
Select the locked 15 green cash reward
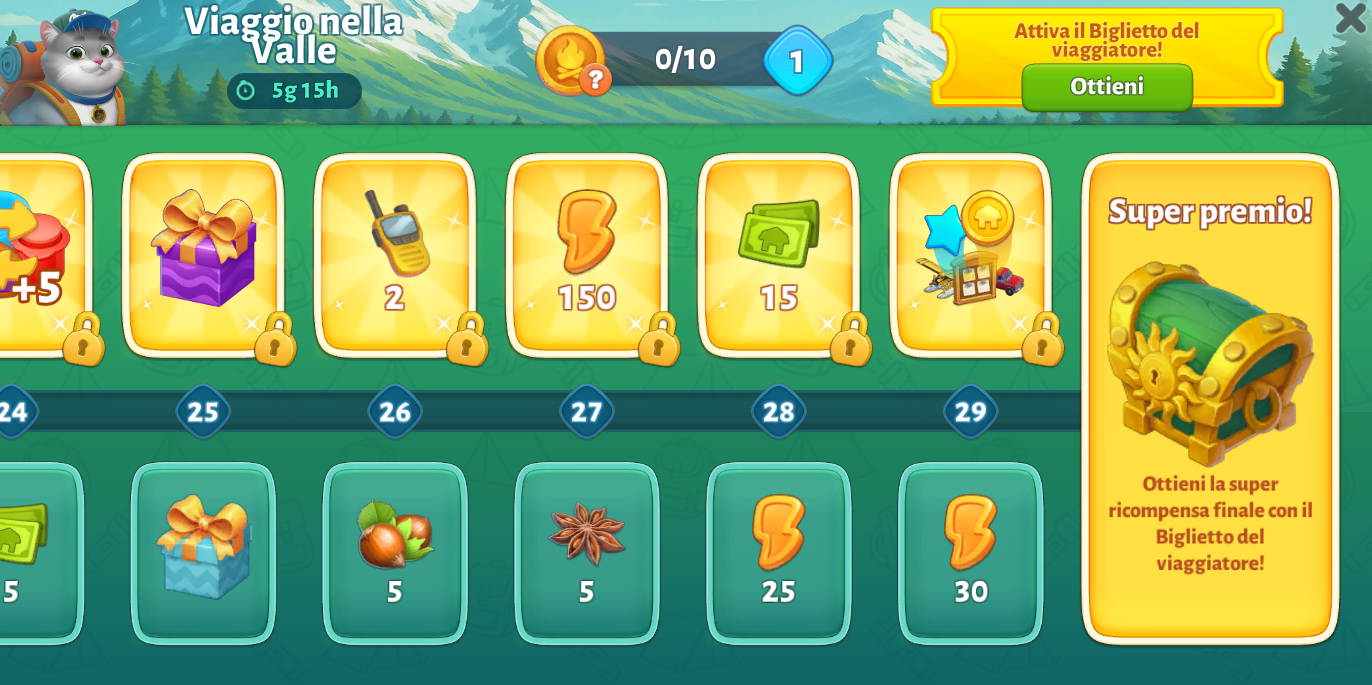pyautogui.click(x=779, y=254)
